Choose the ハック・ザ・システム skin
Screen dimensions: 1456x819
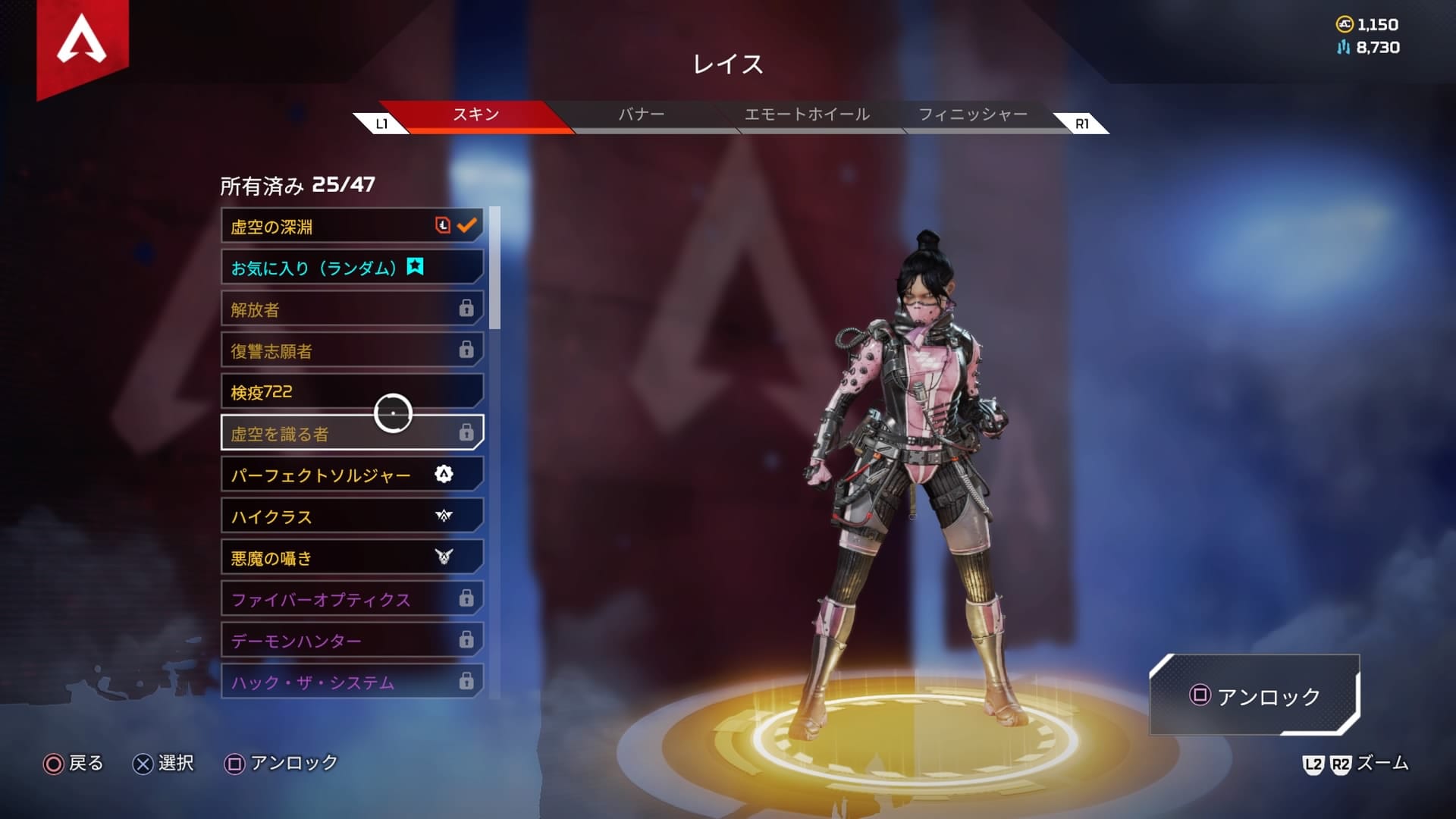click(x=352, y=682)
